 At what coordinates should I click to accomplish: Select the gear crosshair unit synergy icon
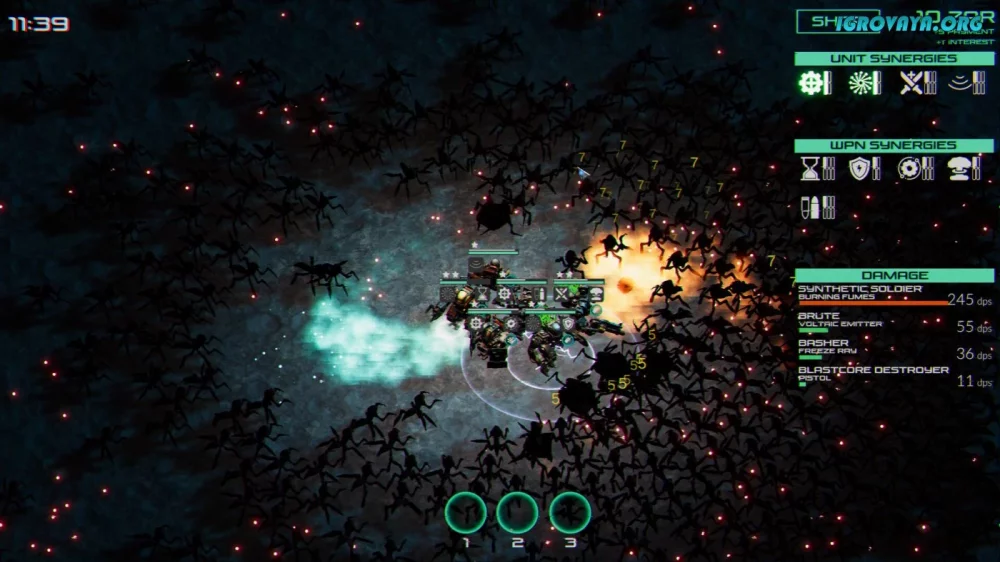tap(810, 83)
